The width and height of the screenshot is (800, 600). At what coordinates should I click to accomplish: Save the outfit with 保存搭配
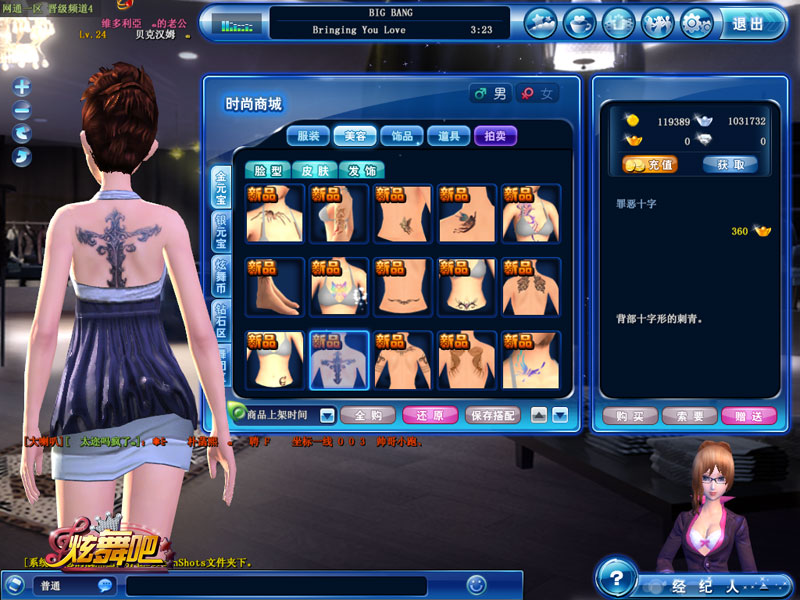point(494,414)
